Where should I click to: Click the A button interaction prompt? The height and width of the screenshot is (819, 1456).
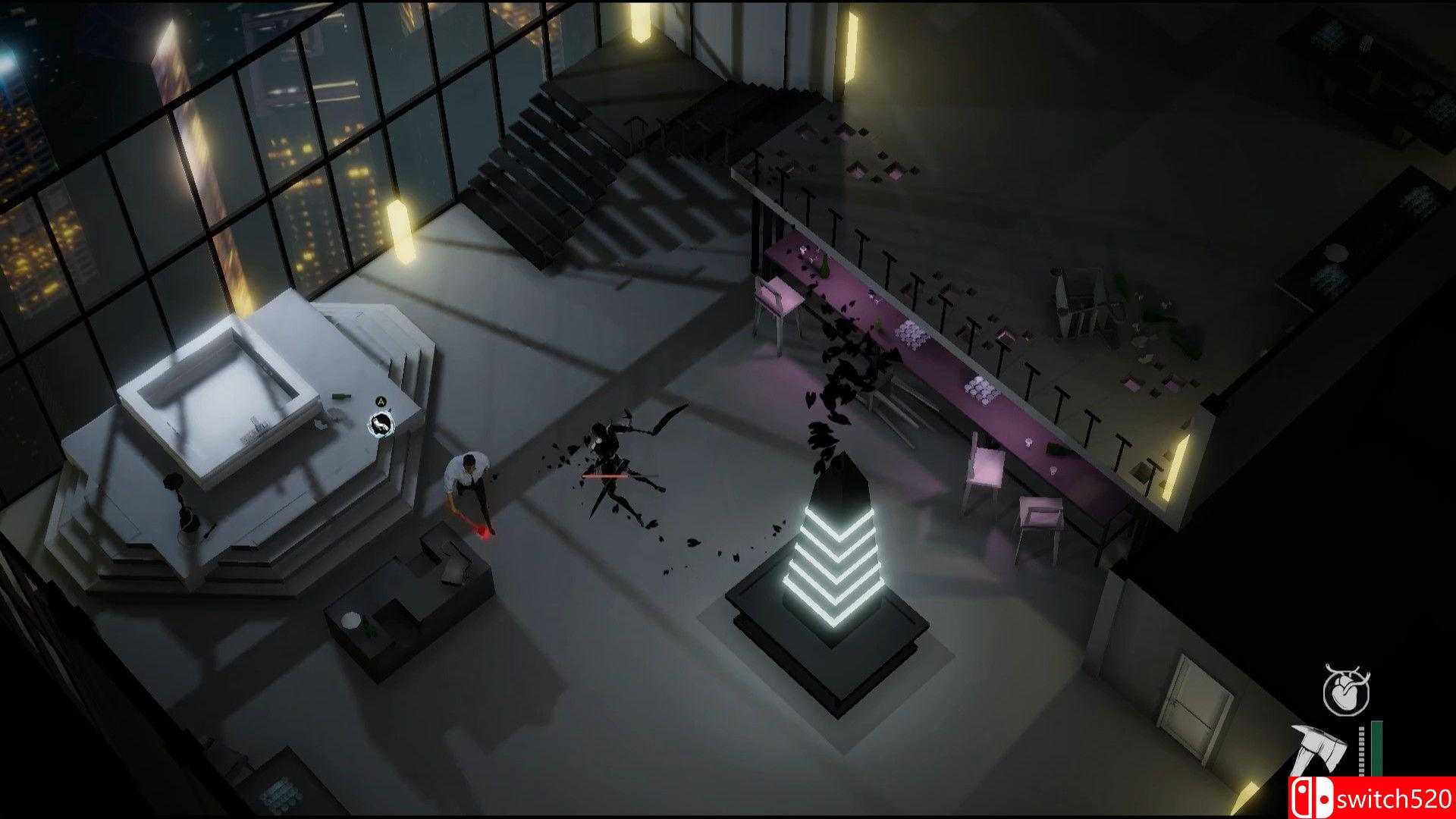(x=381, y=401)
